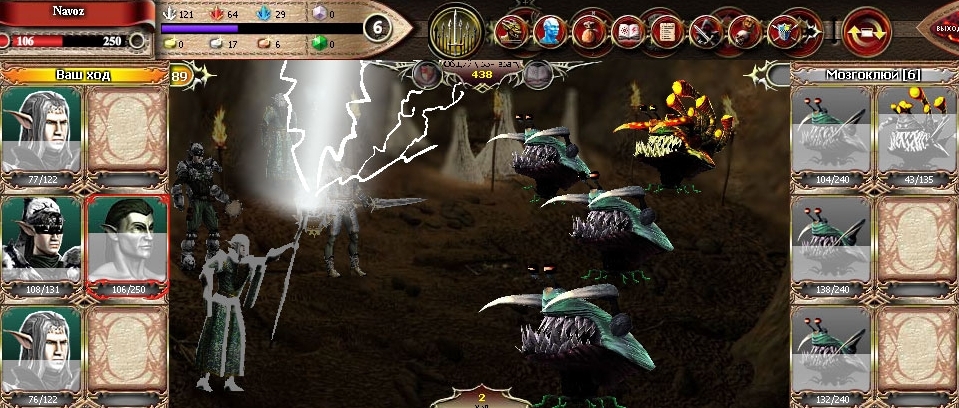Open the scroll list icon

[665, 31]
